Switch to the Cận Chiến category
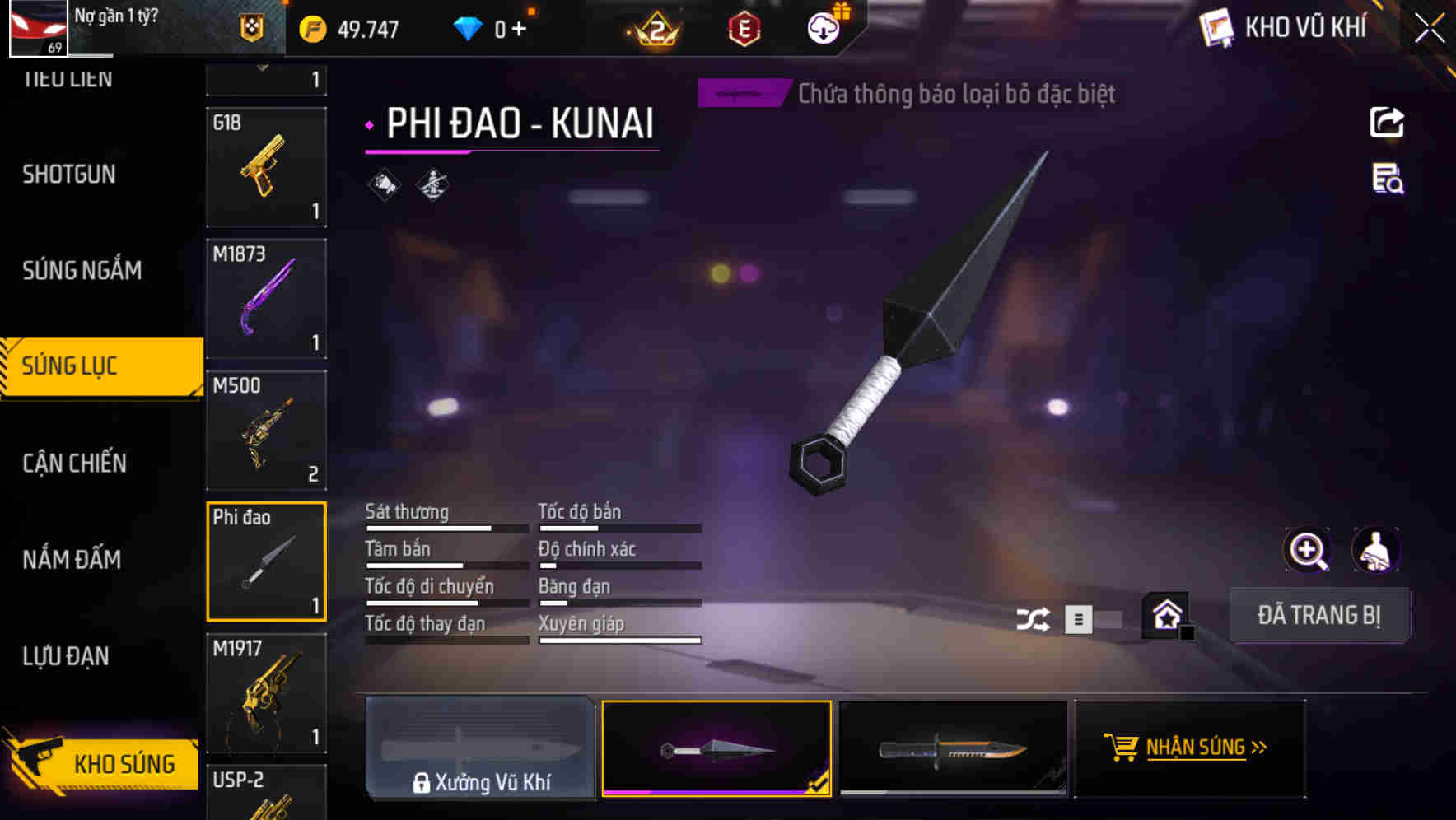 coord(73,463)
